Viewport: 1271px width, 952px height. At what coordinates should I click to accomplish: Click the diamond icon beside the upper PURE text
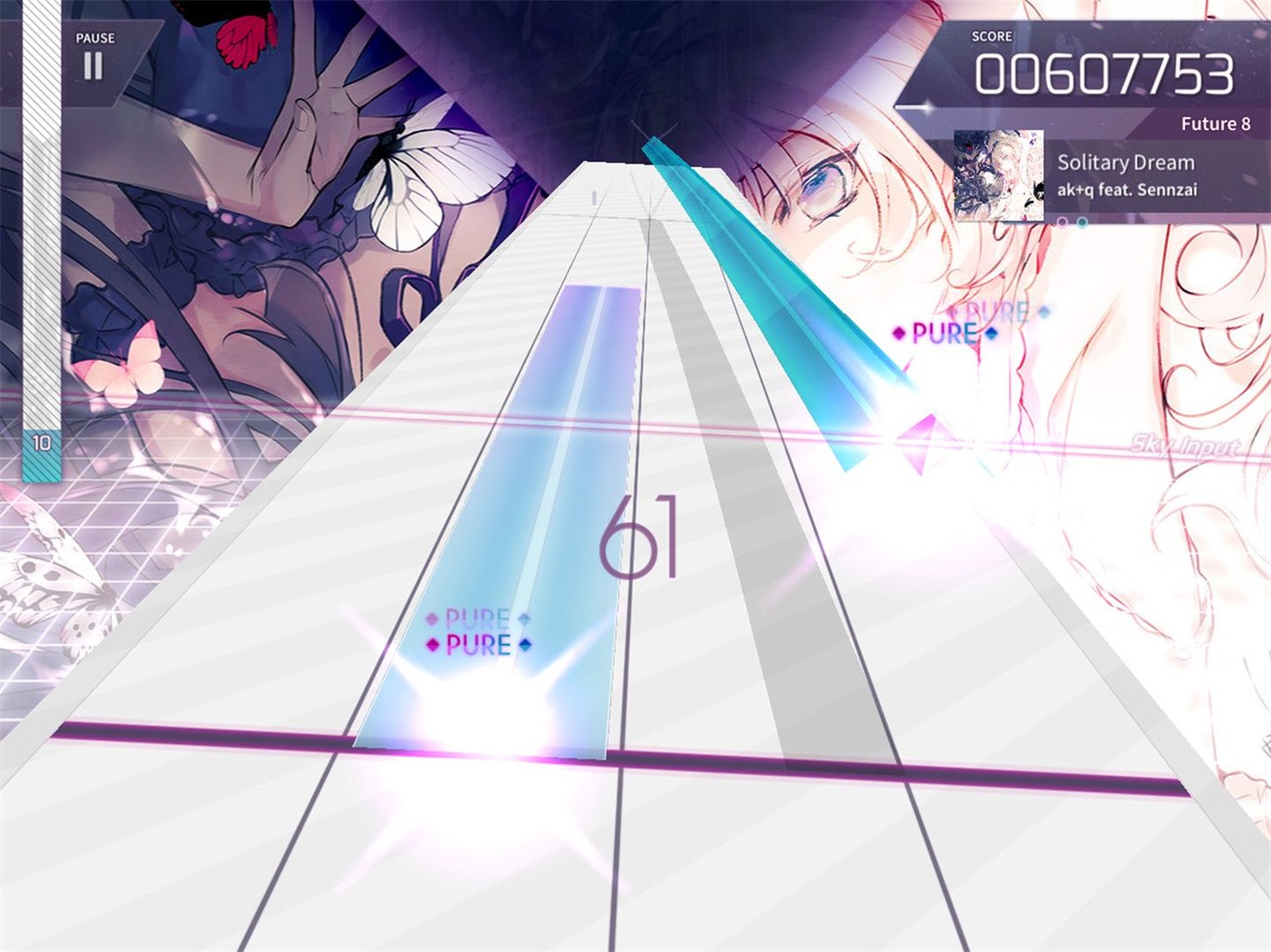[x=432, y=619]
